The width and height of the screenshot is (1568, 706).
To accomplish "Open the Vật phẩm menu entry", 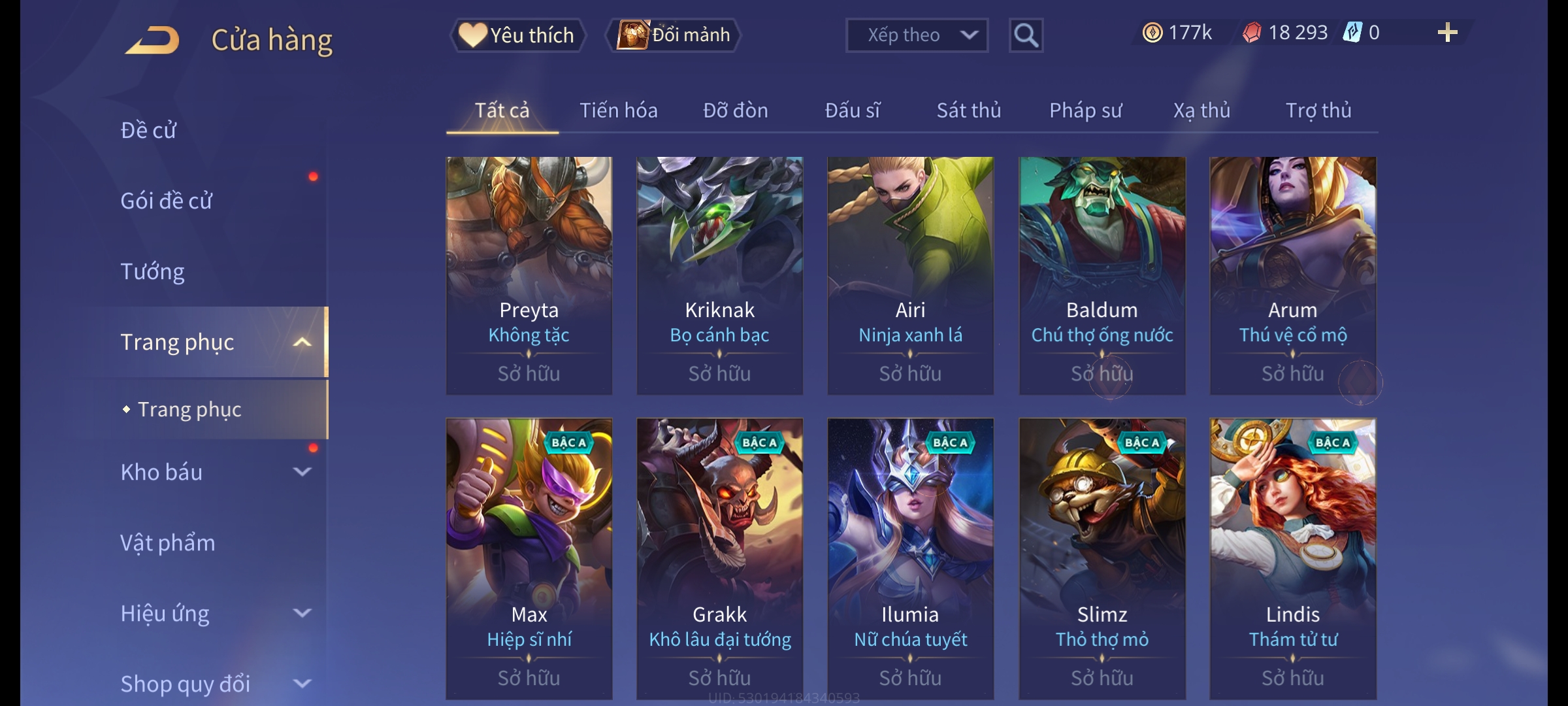I will [168, 543].
